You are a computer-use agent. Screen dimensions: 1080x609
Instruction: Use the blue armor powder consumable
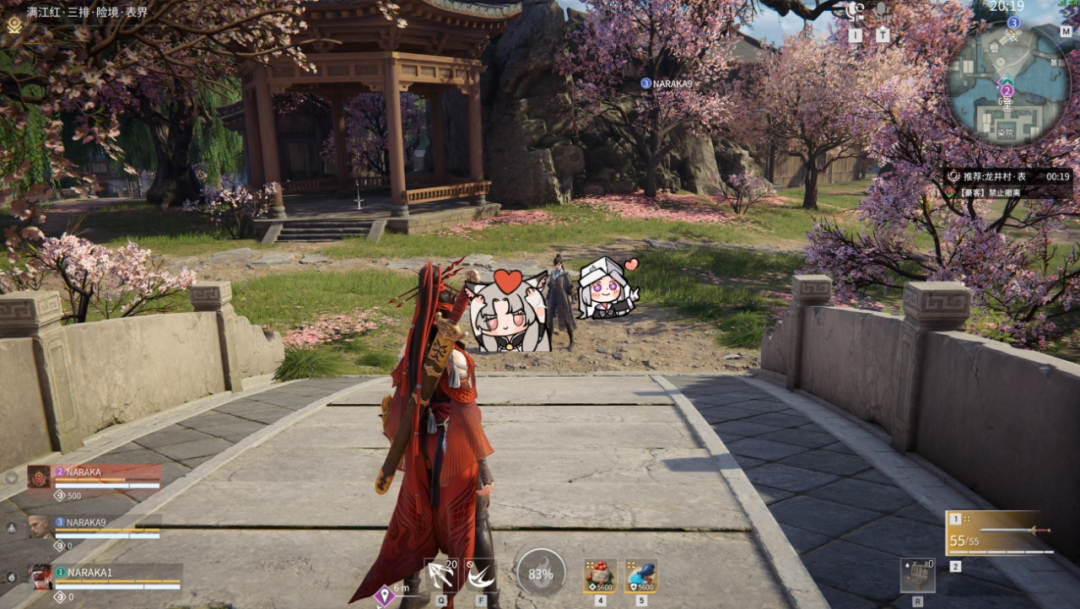[x=640, y=575]
